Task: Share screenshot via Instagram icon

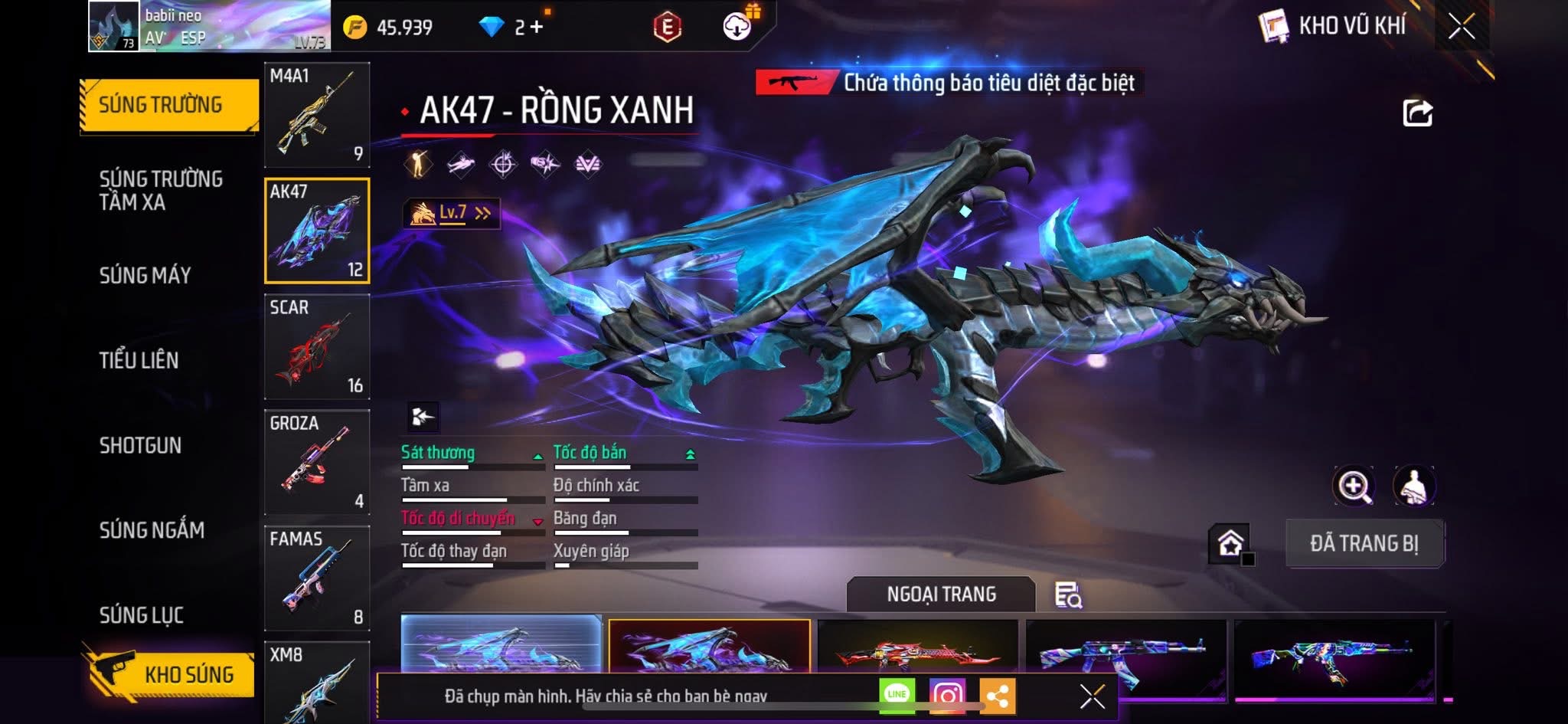Action: pyautogui.click(x=947, y=695)
